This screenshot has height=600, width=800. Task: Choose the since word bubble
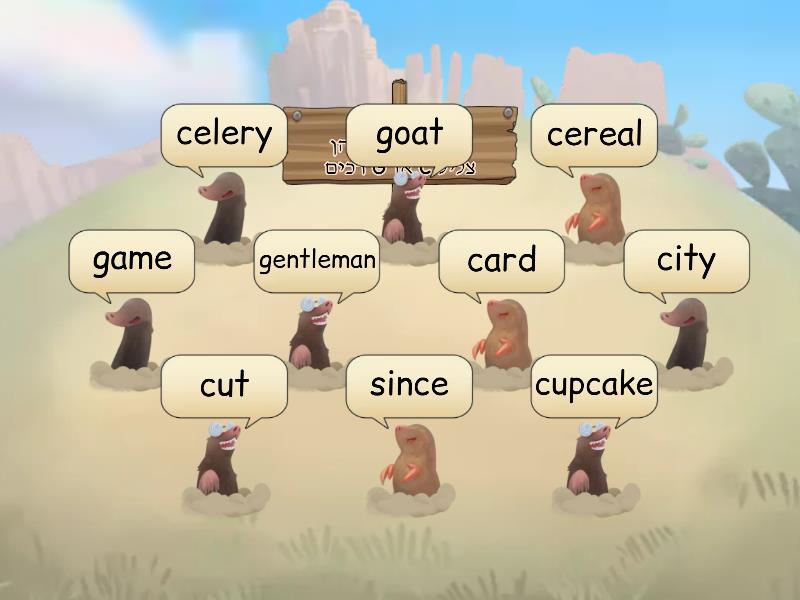409,385
